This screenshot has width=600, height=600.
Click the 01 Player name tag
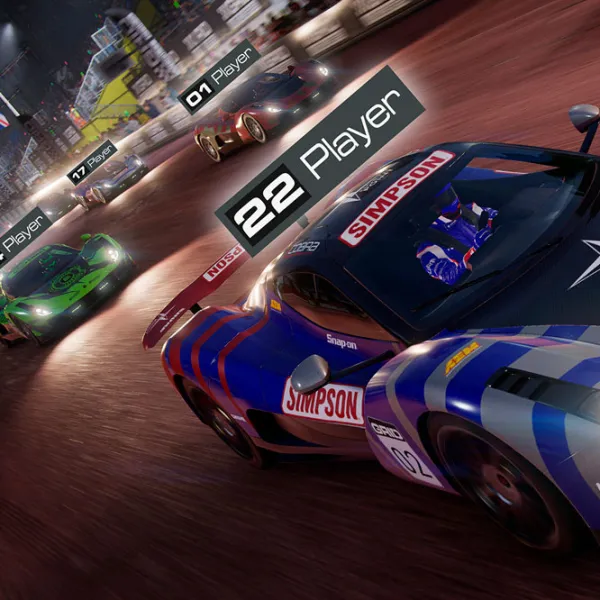[x=219, y=75]
